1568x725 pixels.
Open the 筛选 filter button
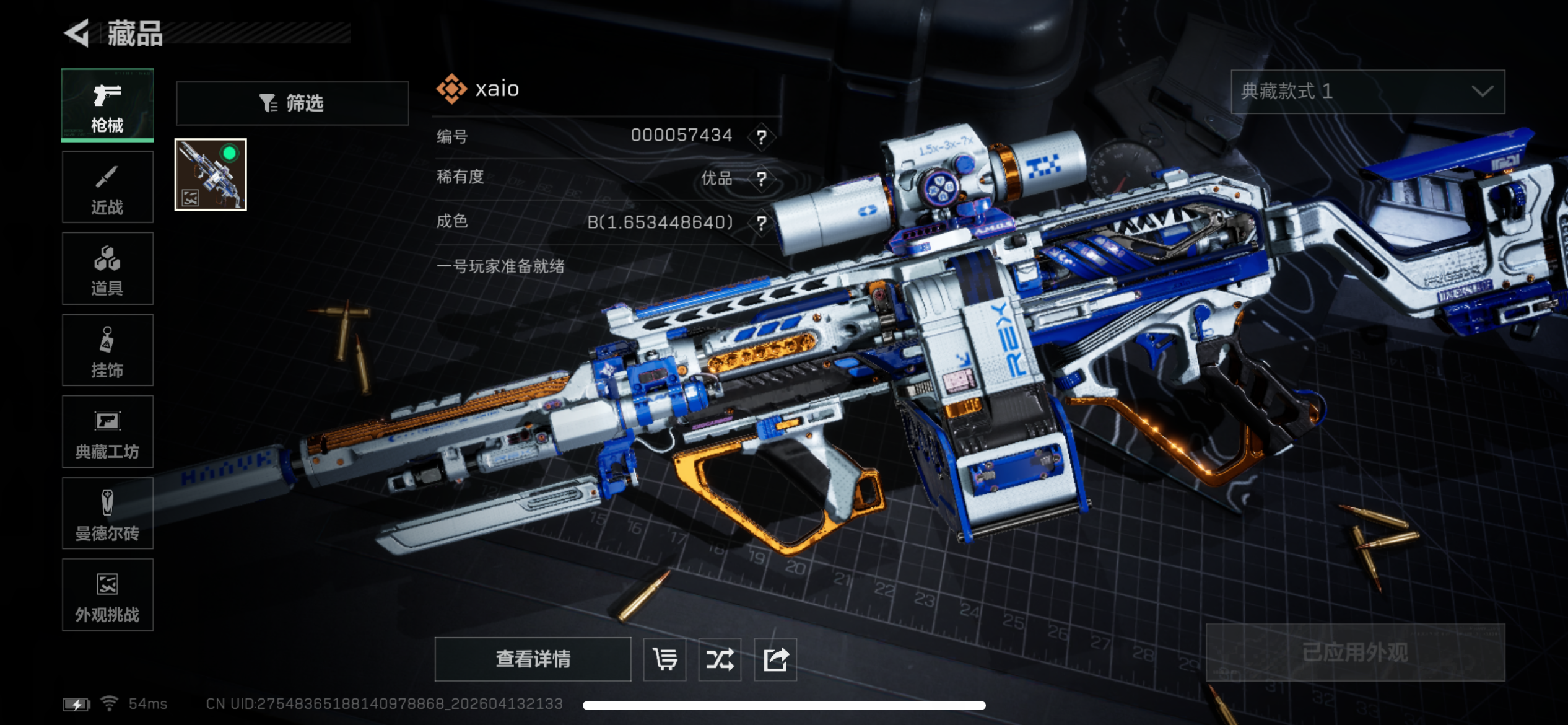click(x=292, y=103)
